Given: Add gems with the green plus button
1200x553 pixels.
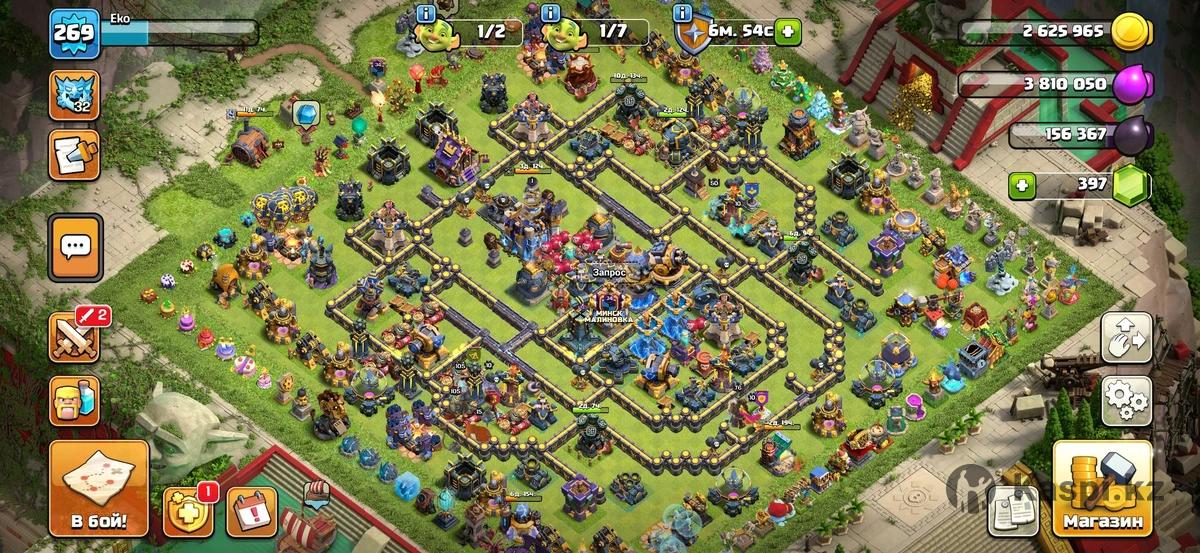Looking at the screenshot, I should [x=1020, y=184].
